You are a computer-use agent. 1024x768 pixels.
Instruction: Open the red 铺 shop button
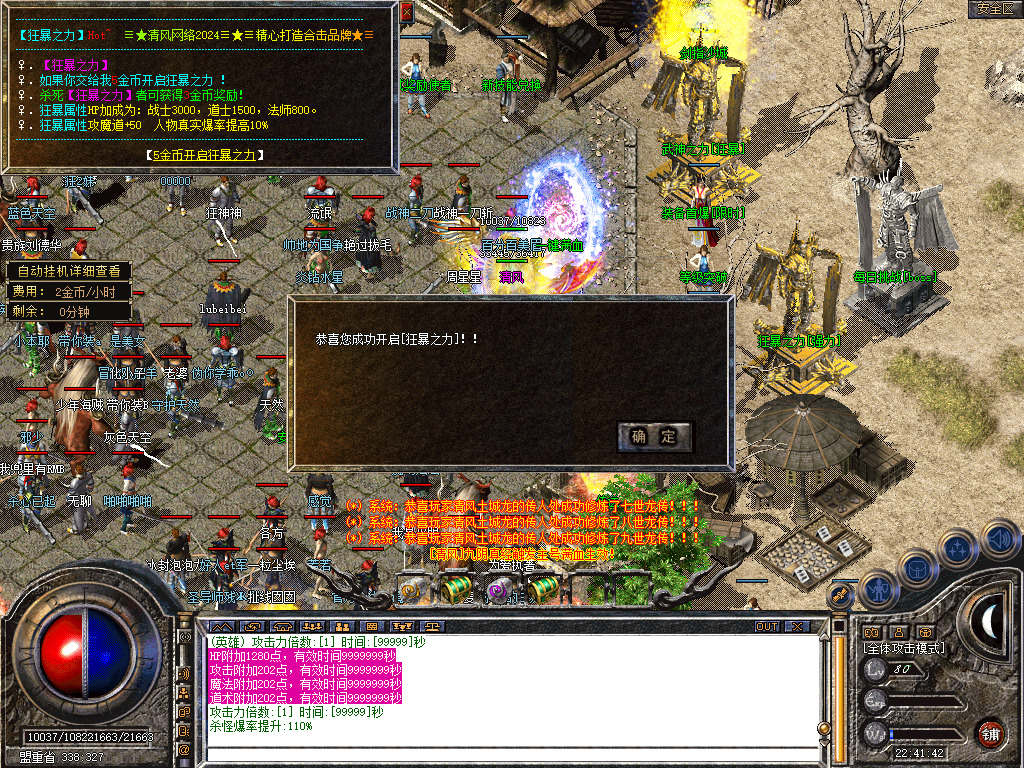click(990, 733)
